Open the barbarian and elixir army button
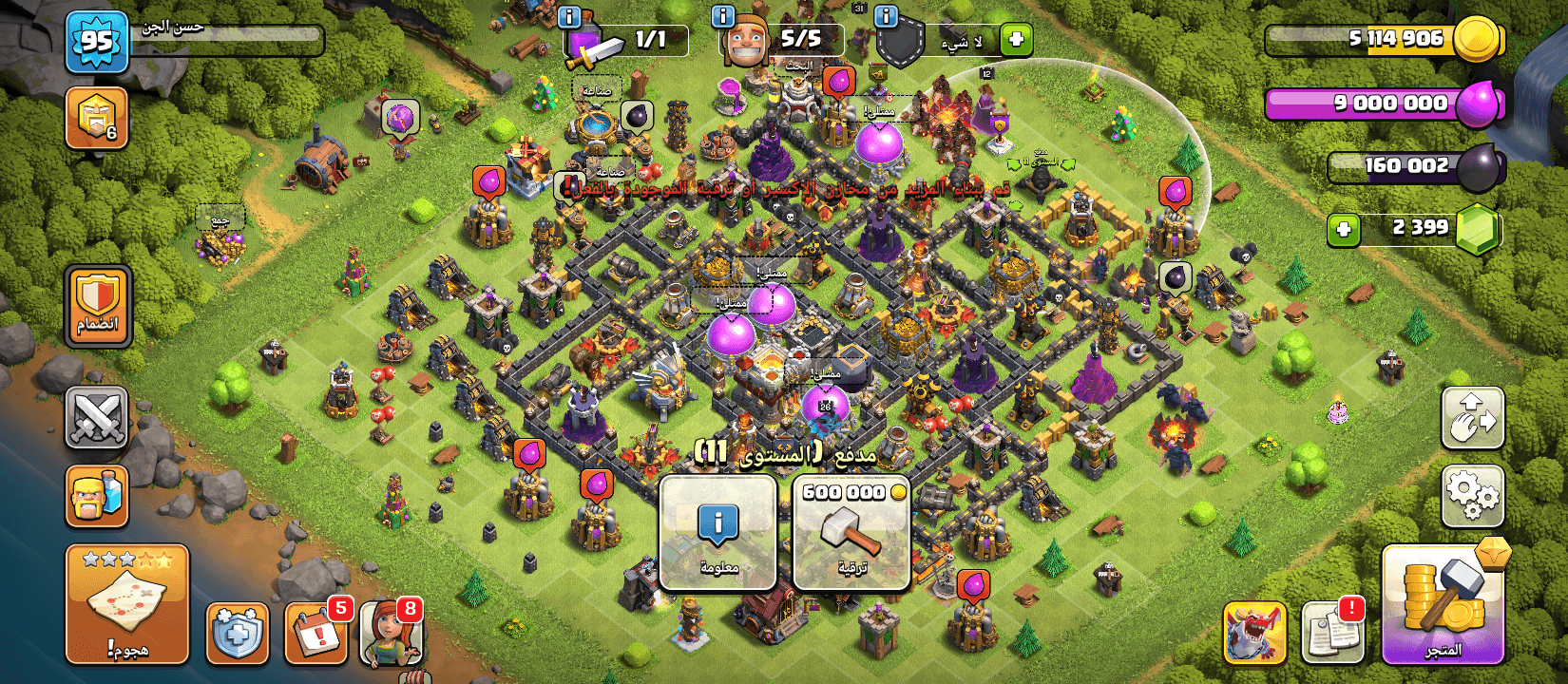Viewport: 1568px width, 684px height. (97, 496)
